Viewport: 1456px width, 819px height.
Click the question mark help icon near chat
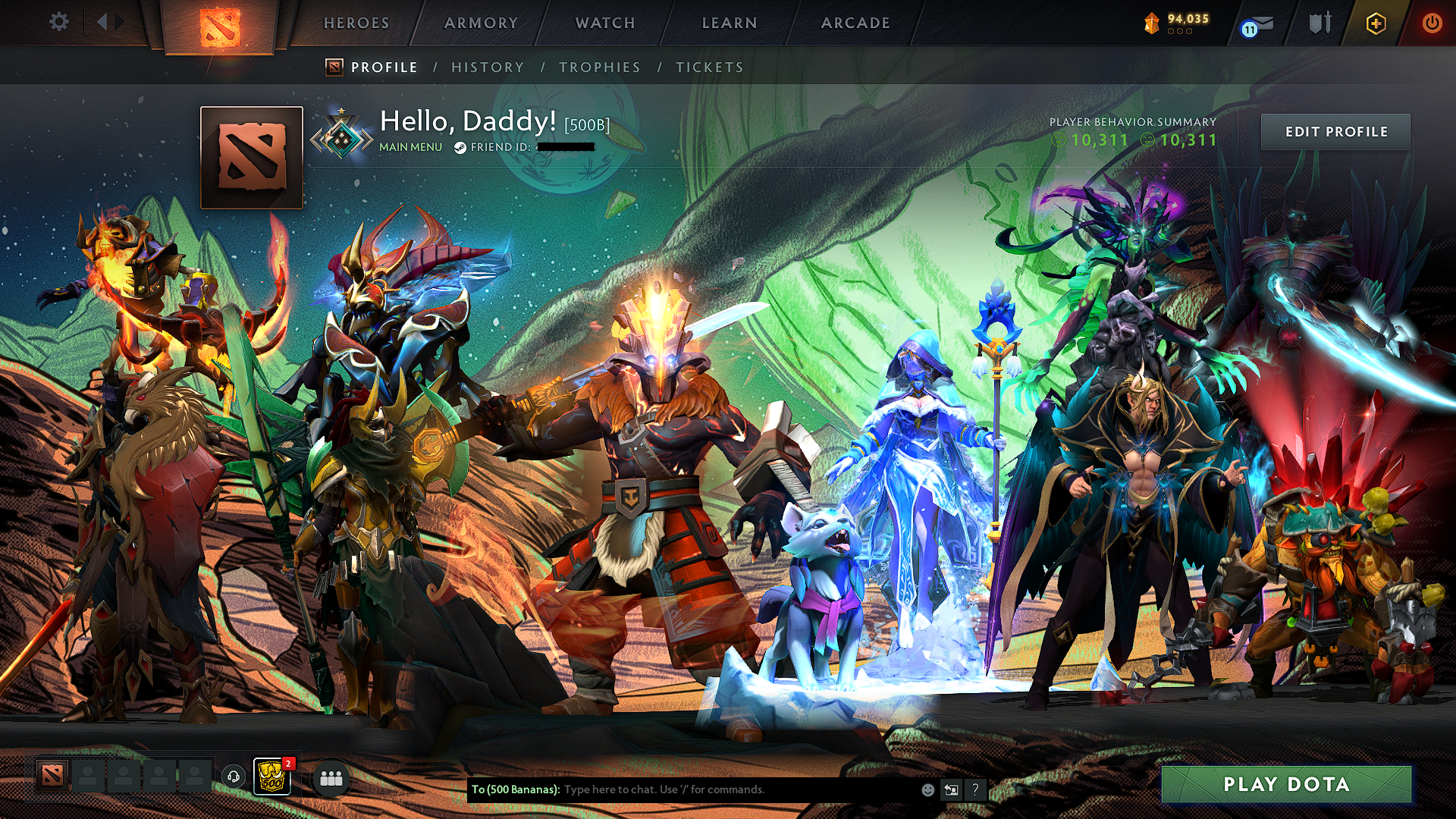click(975, 789)
